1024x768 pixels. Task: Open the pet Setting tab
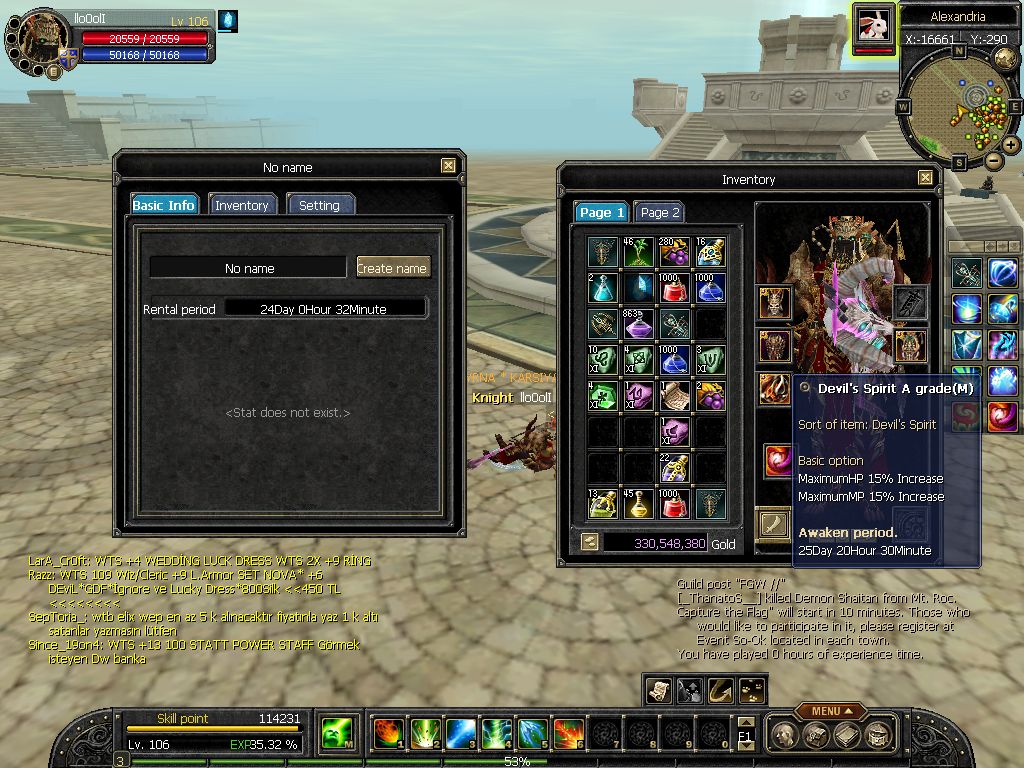[x=320, y=205]
